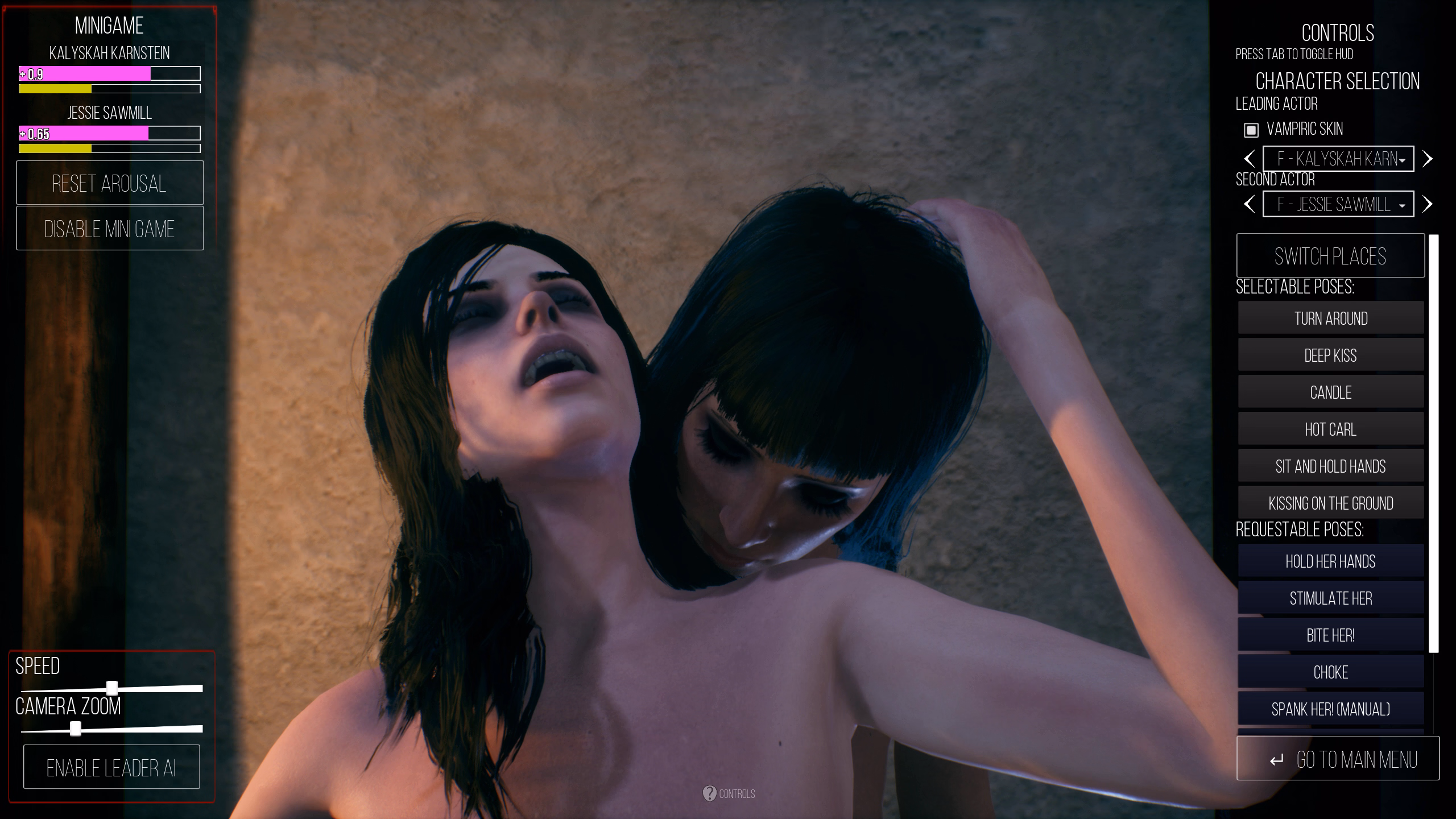Image resolution: width=1456 pixels, height=819 pixels.
Task: Toggle the Vampiric Skin checkbox
Action: tap(1250, 130)
